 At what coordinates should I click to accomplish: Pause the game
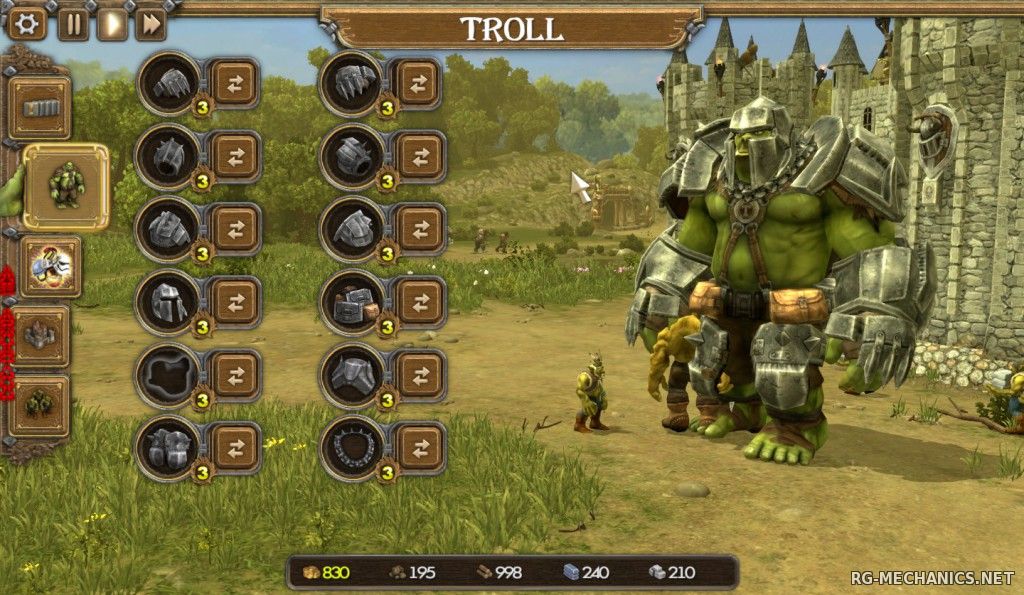[x=73, y=23]
